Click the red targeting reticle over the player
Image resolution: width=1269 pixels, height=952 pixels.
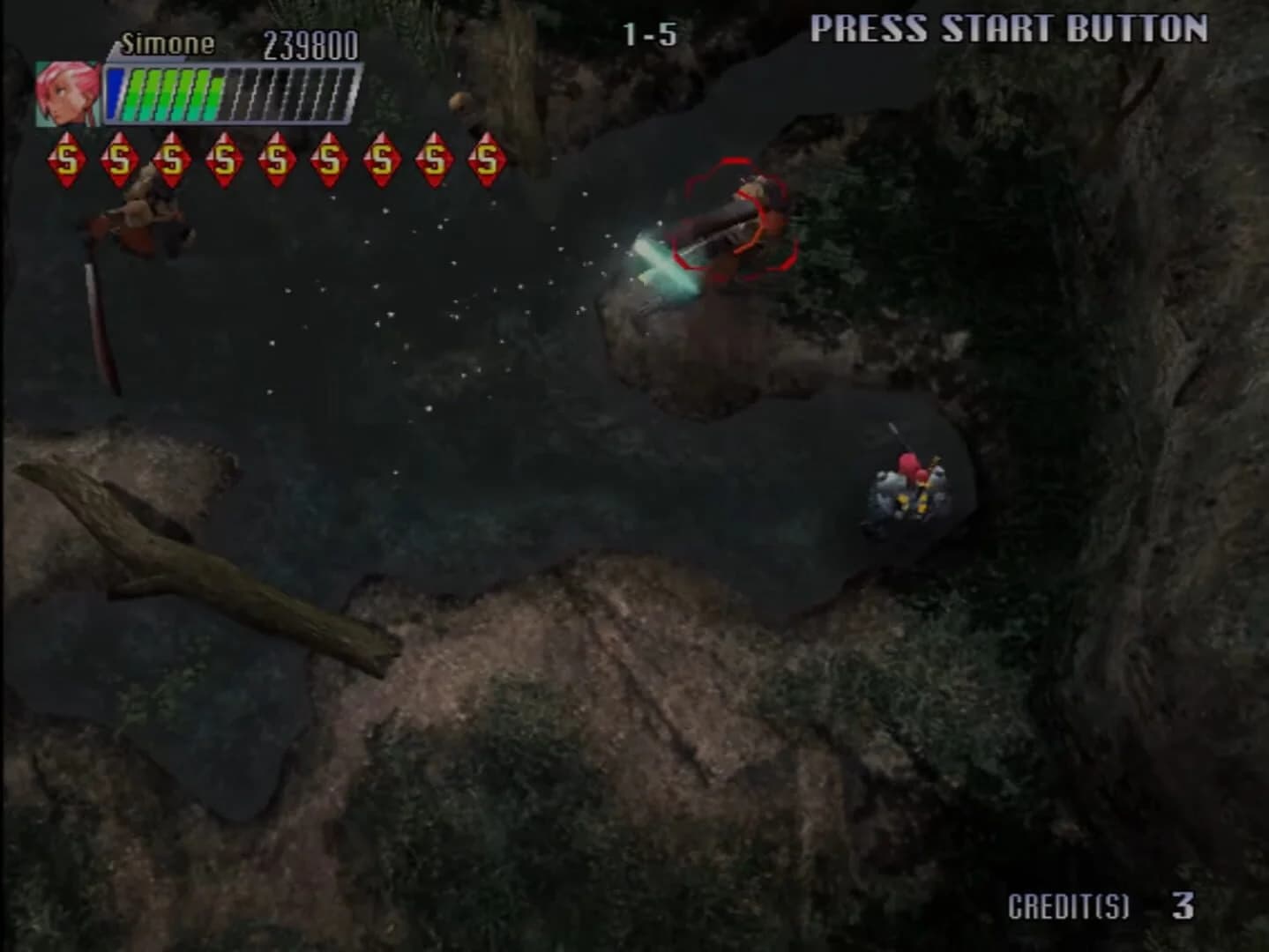737,214
